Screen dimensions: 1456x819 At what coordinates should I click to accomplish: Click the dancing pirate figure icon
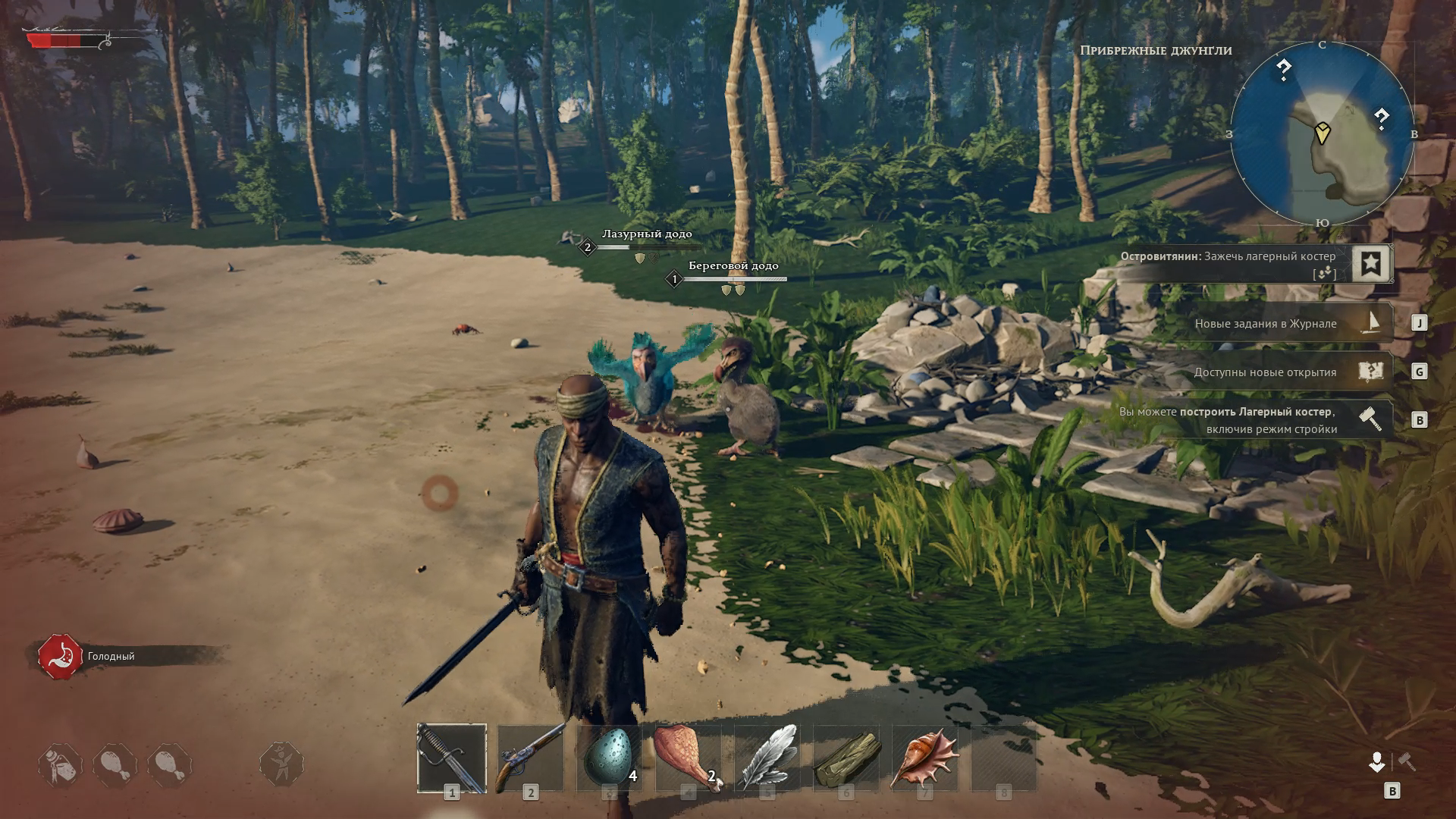click(281, 763)
